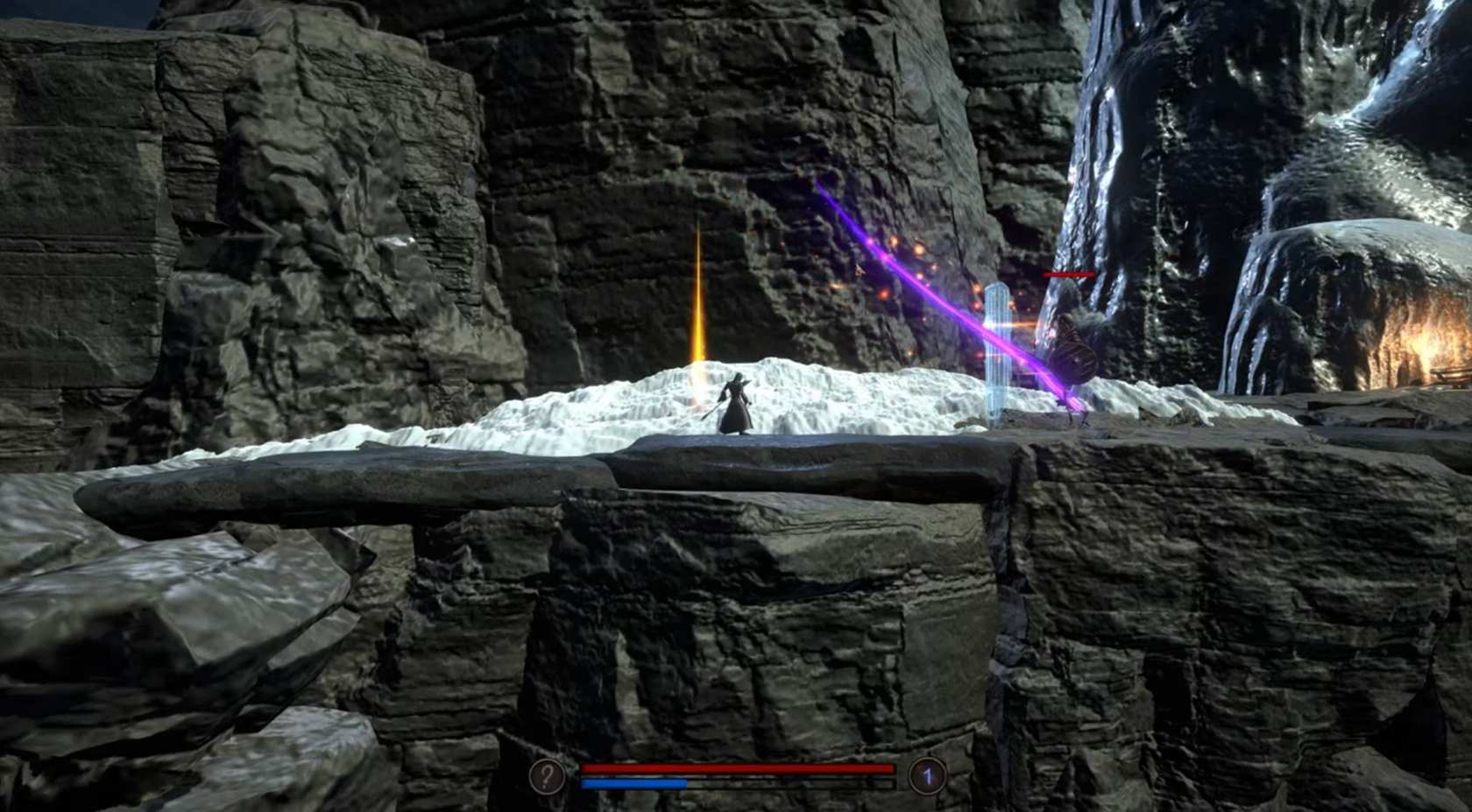The image size is (1472, 812).
Task: Click the question mark circle icon
Action: 547,775
